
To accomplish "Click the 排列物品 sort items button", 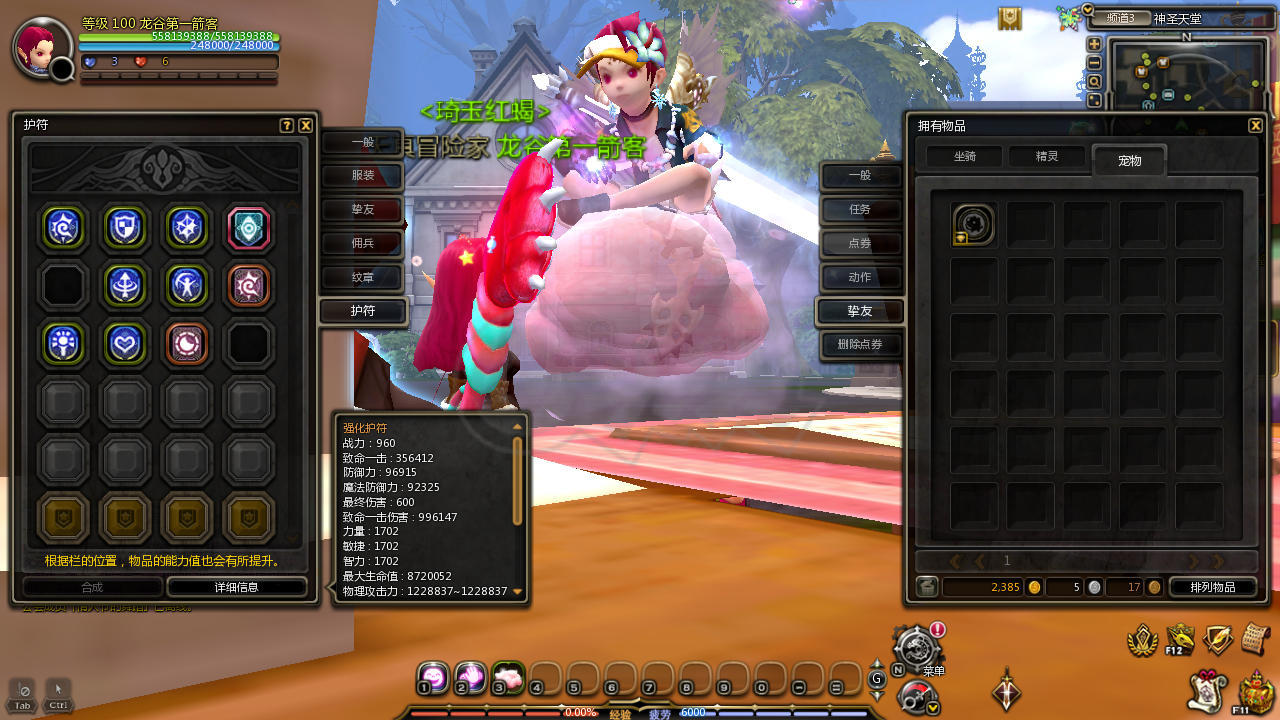I will click(1212, 587).
